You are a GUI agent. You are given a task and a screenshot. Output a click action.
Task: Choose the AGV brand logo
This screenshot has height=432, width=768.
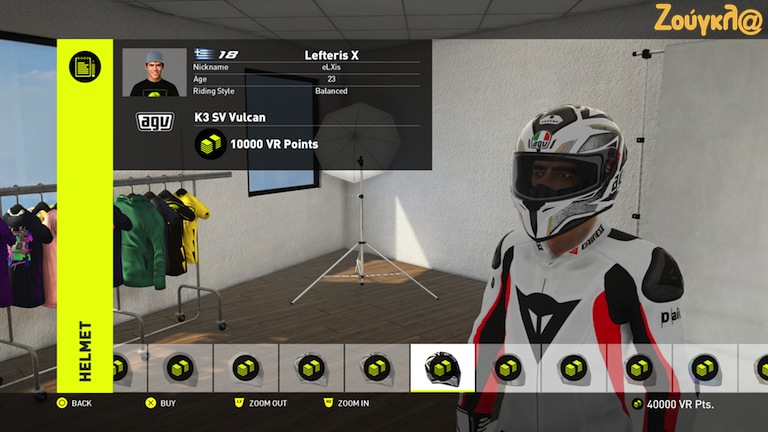[154, 122]
